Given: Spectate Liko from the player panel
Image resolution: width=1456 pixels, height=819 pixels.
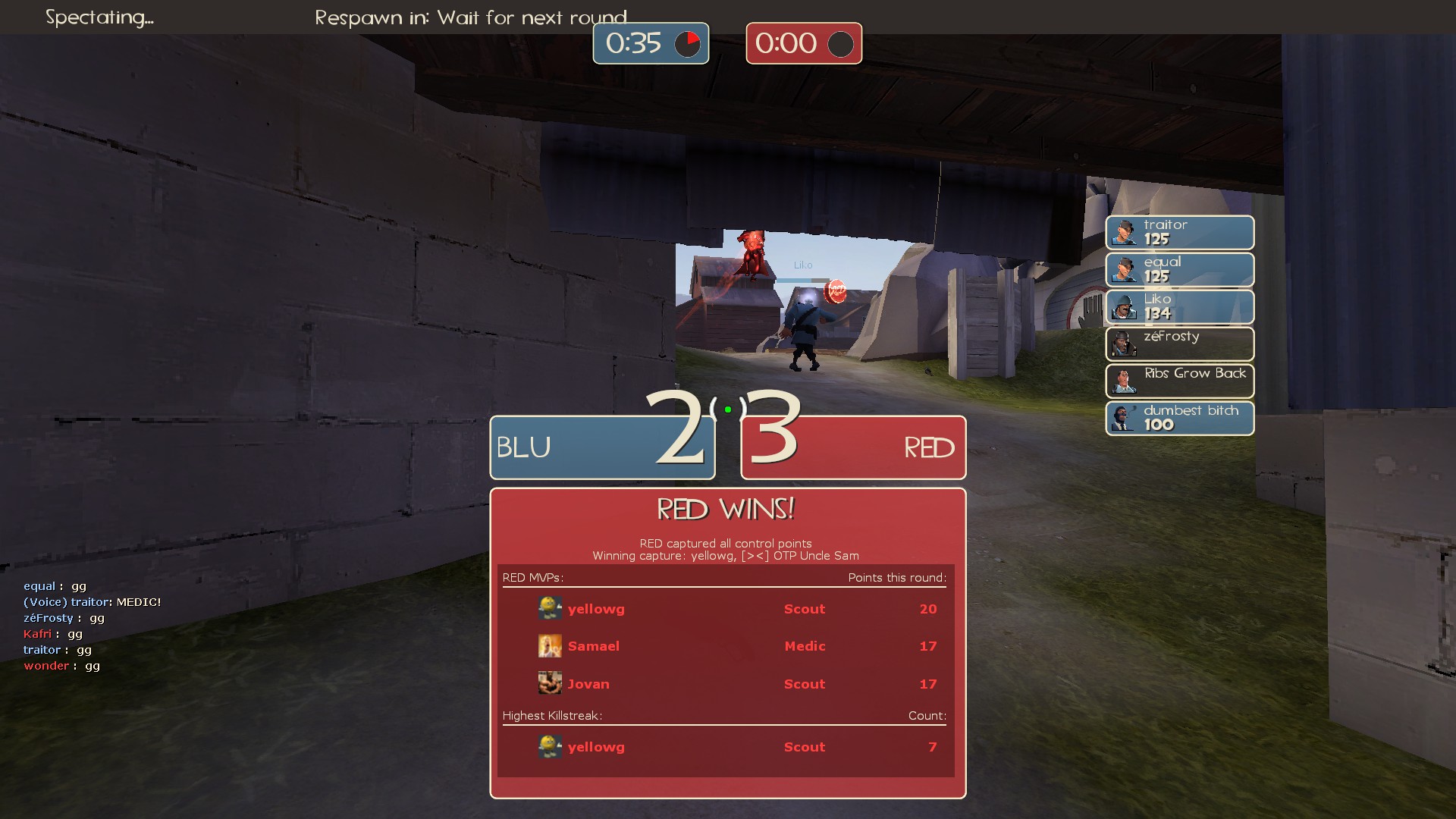Looking at the screenshot, I should (1179, 306).
